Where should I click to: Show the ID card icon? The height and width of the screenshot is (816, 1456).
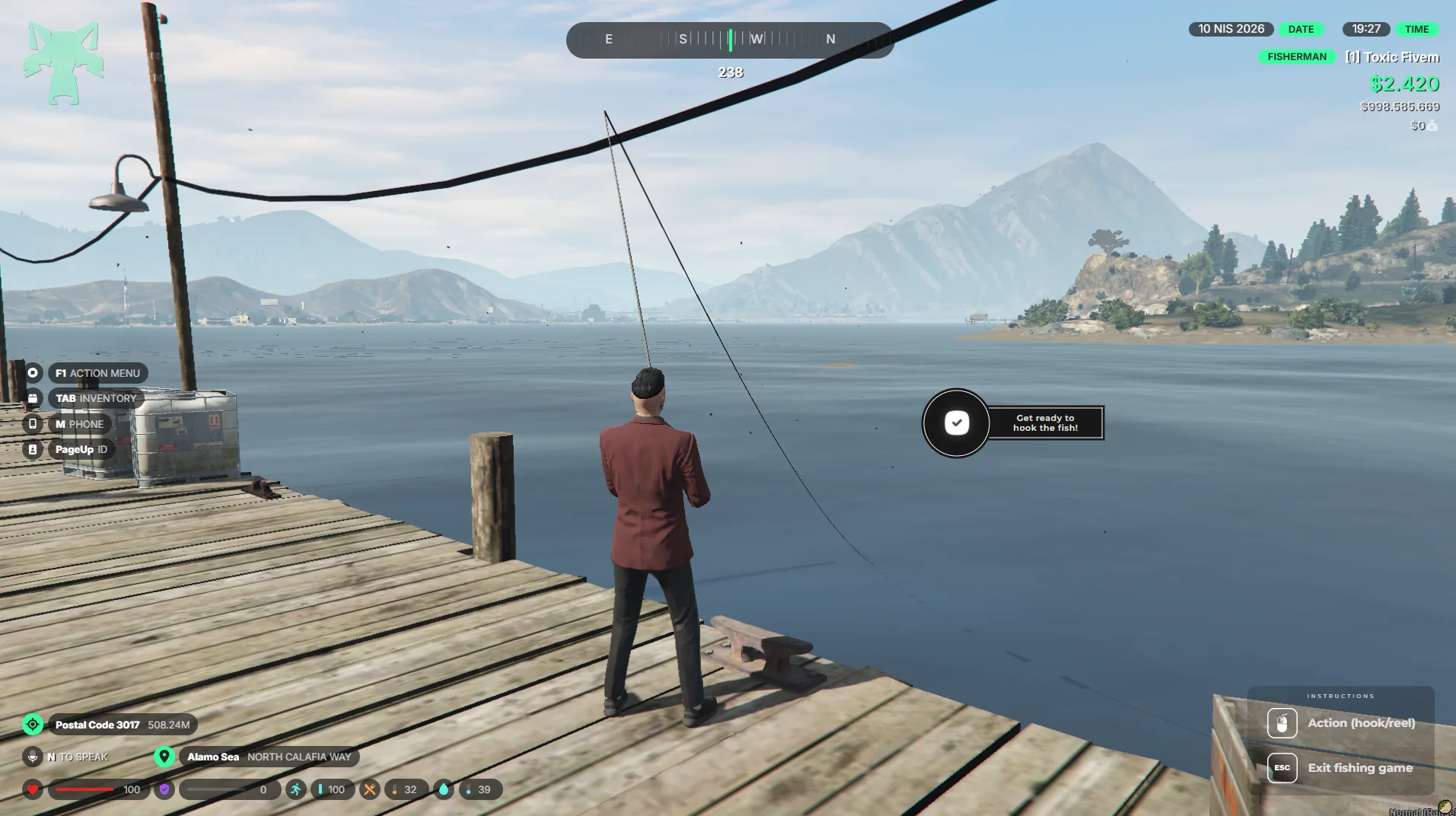pyautogui.click(x=33, y=450)
